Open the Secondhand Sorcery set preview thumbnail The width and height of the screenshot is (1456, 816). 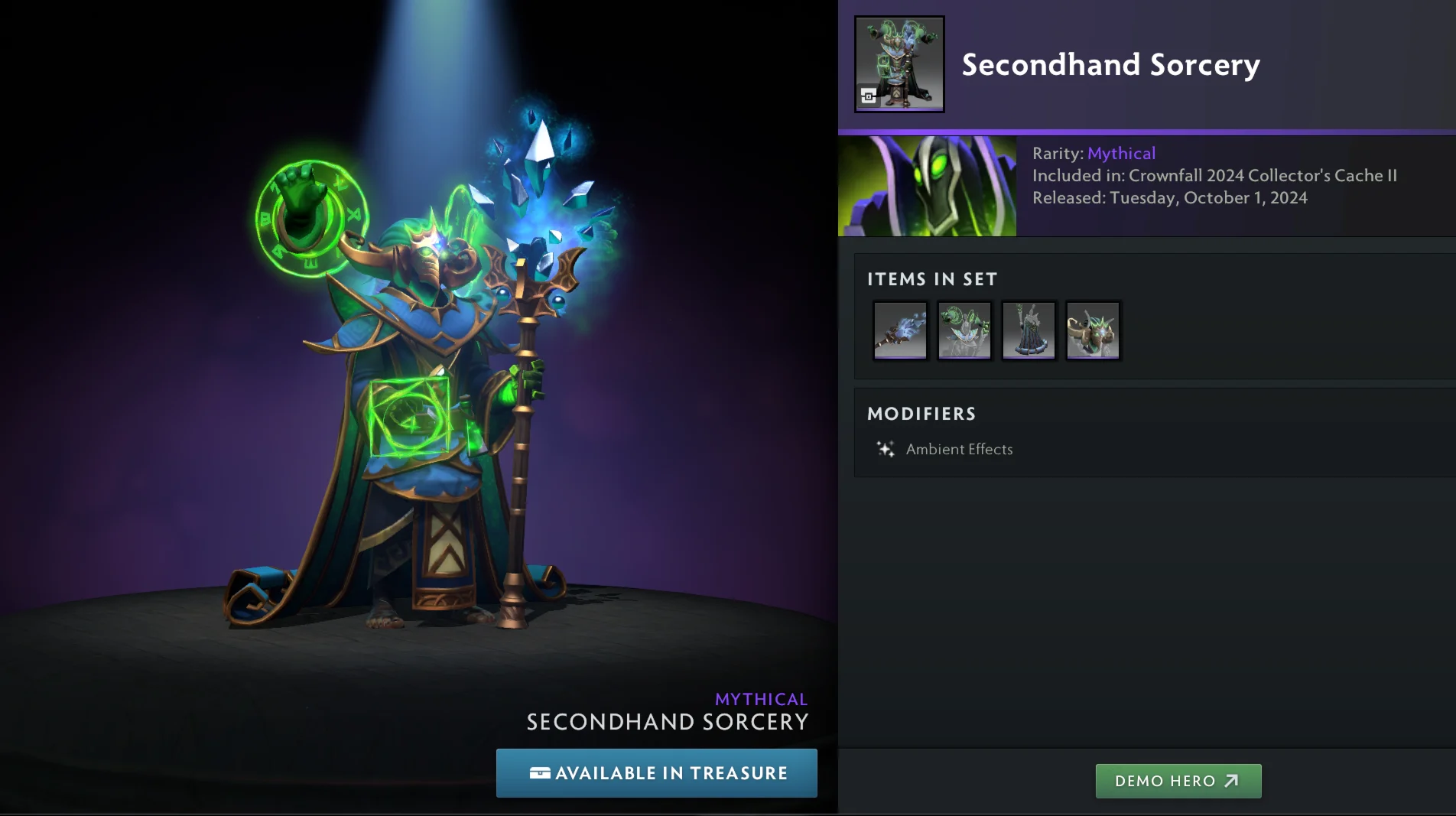[899, 63]
